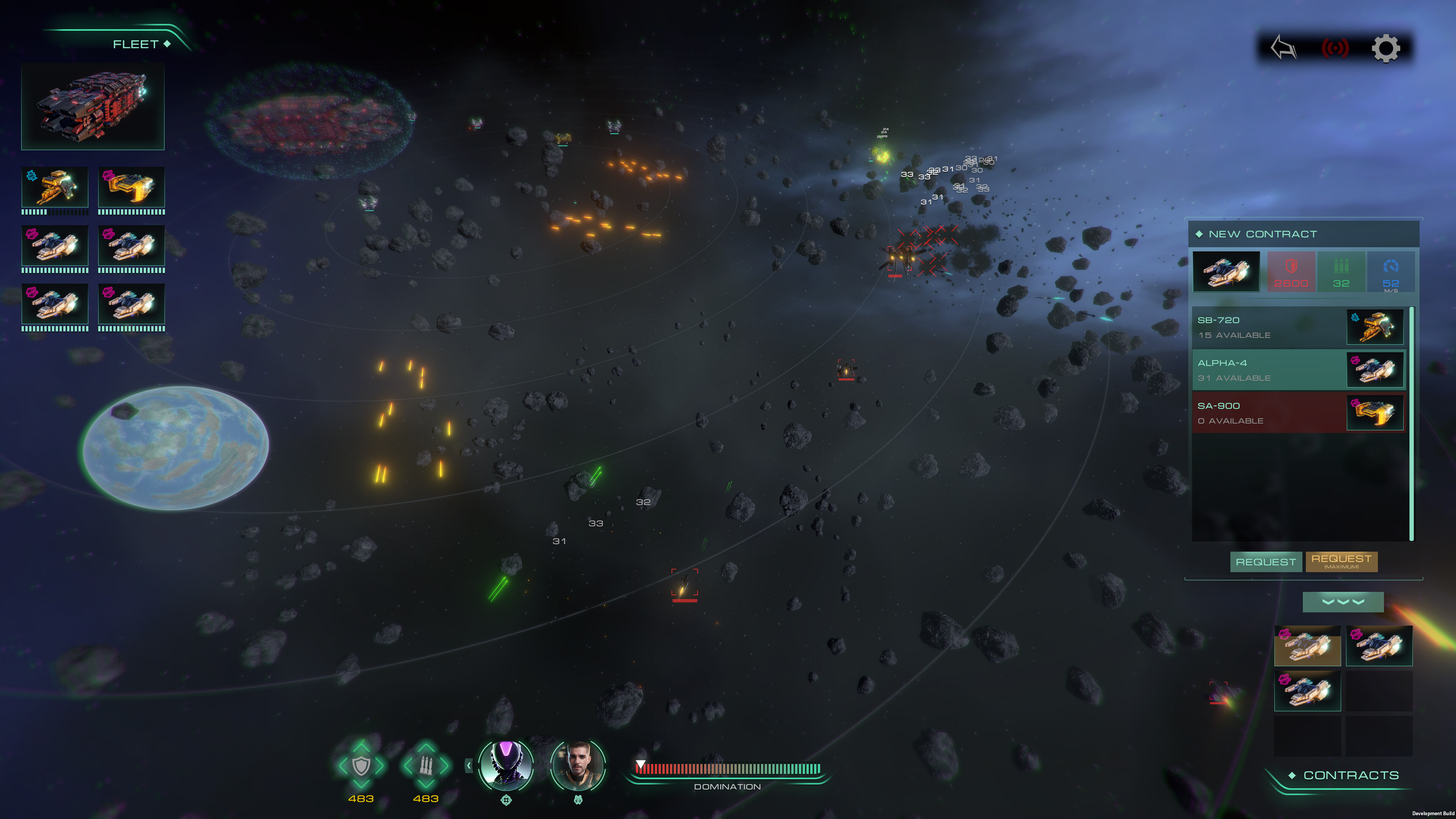The height and width of the screenshot is (819, 1456).
Task: Select the flagship thumbnail in the Fleet panel
Action: tap(93, 106)
